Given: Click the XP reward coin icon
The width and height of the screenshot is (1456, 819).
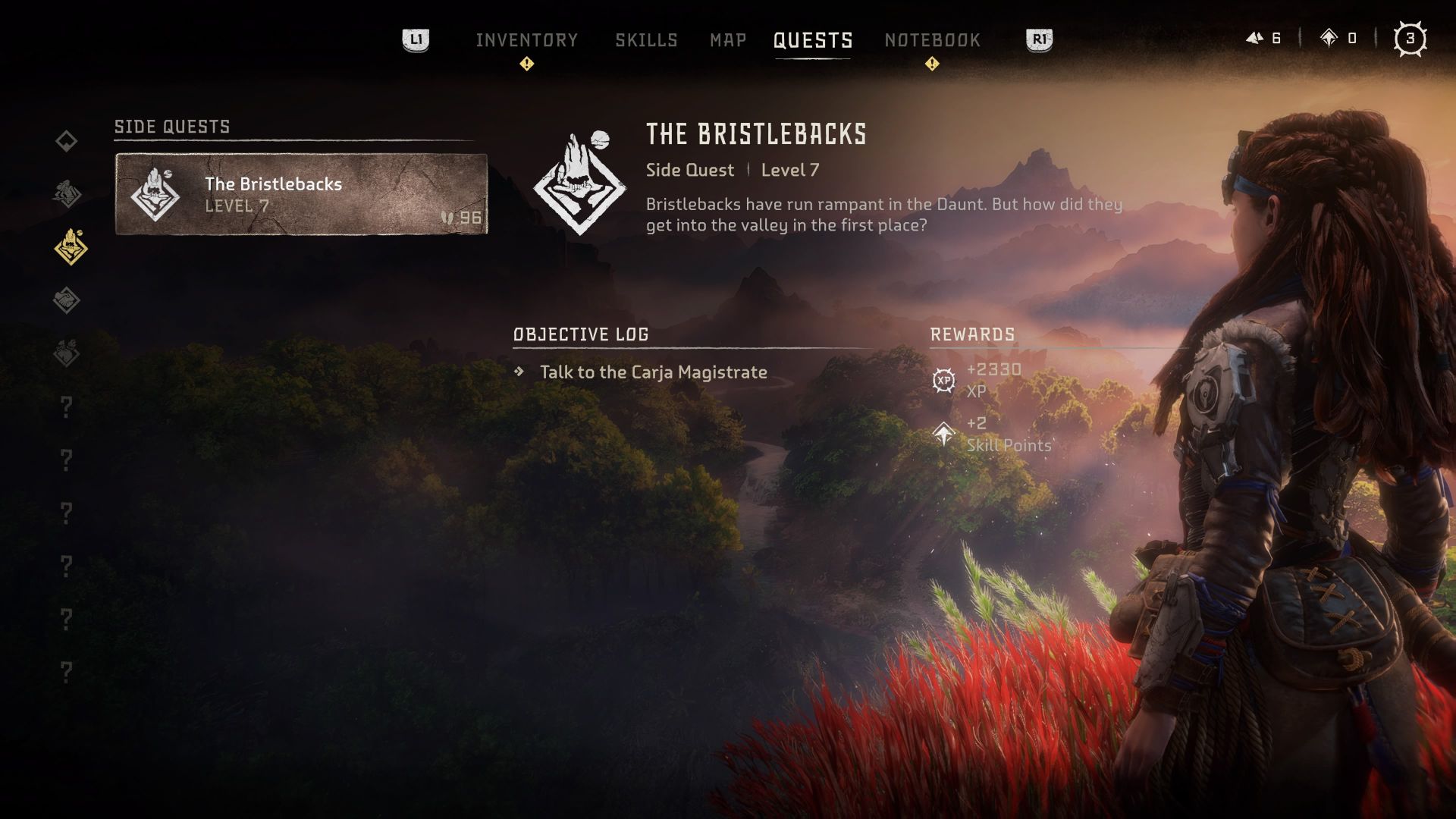Looking at the screenshot, I should pyautogui.click(x=943, y=378).
